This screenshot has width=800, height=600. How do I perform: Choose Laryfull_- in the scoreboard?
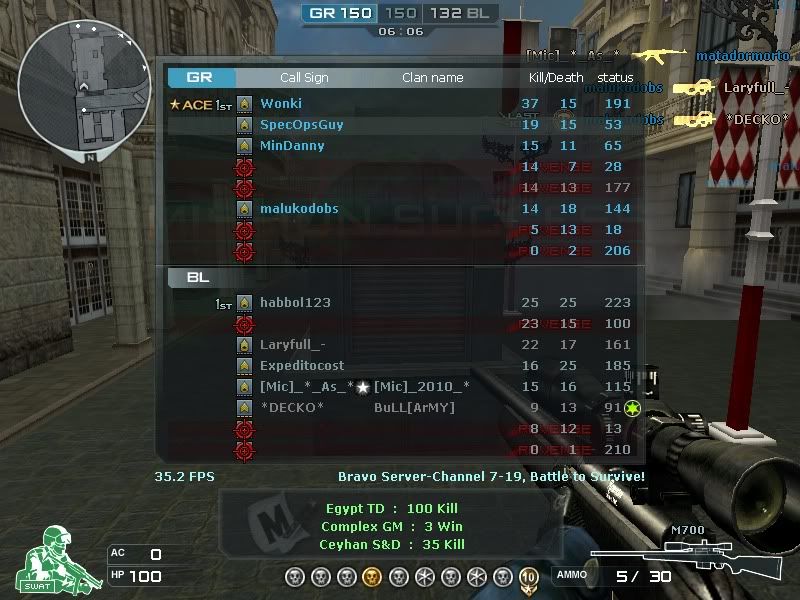[x=292, y=345]
